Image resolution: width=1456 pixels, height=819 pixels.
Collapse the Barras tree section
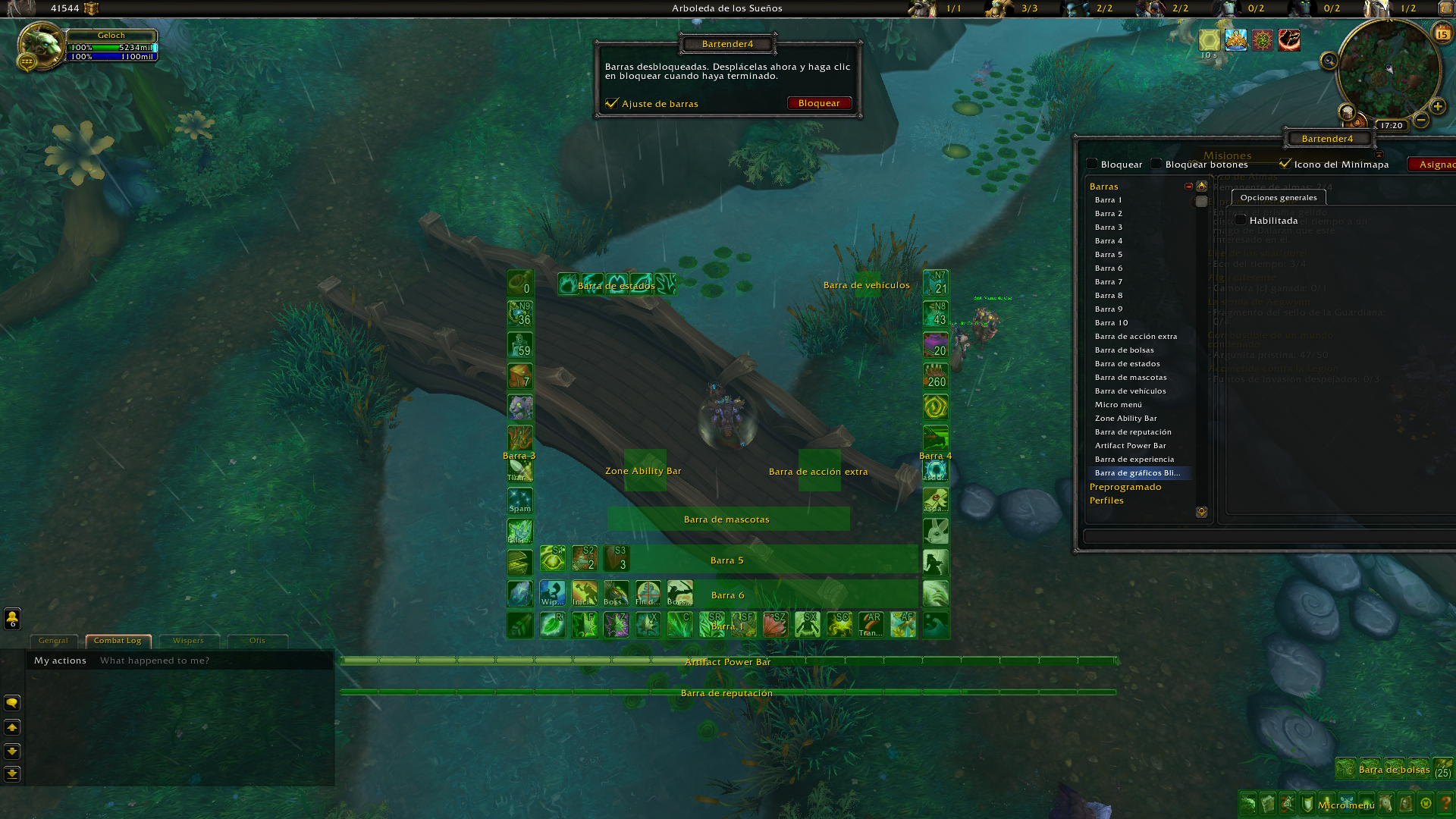1188,187
